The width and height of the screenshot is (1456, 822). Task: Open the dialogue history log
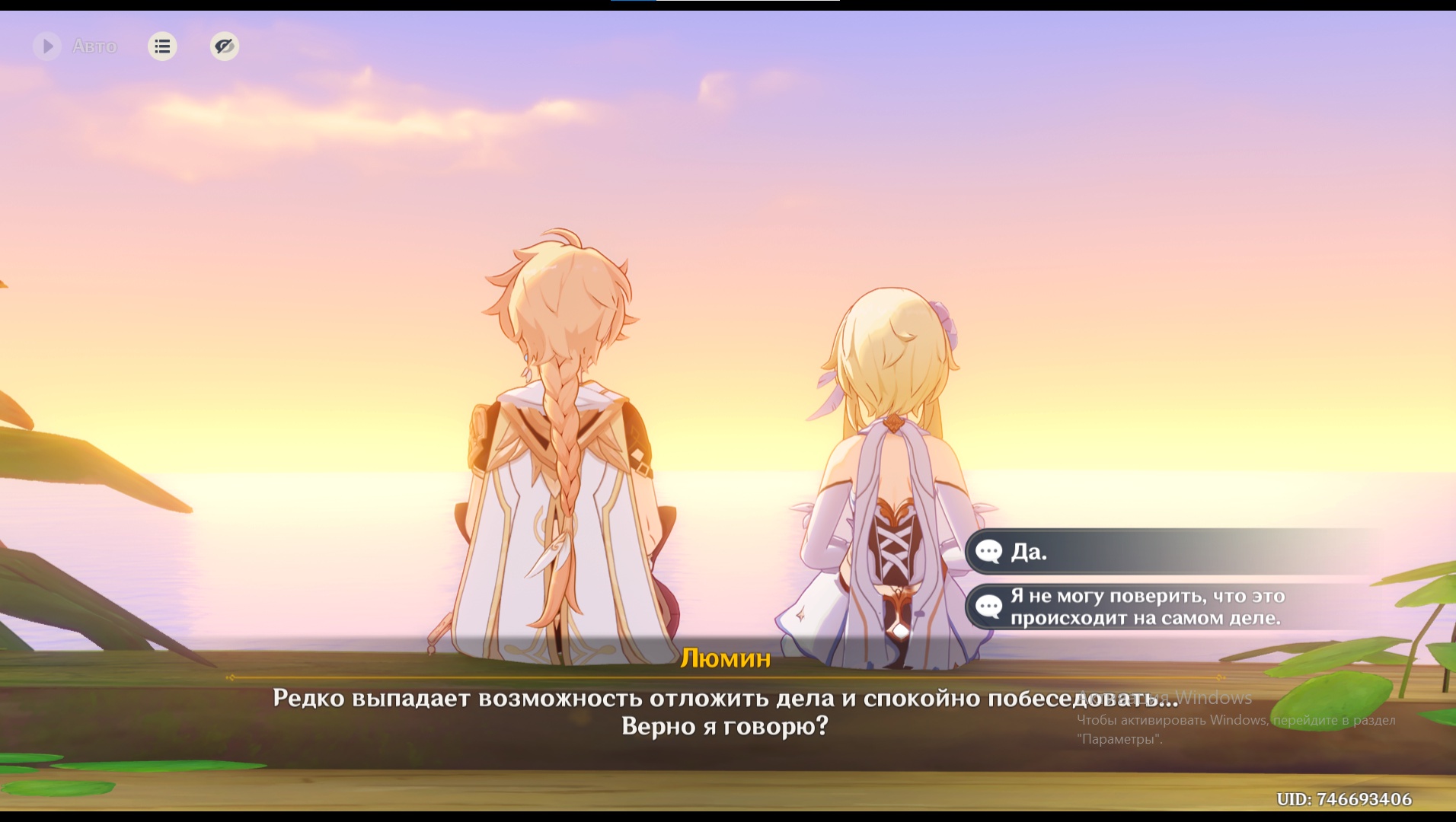coord(162,46)
